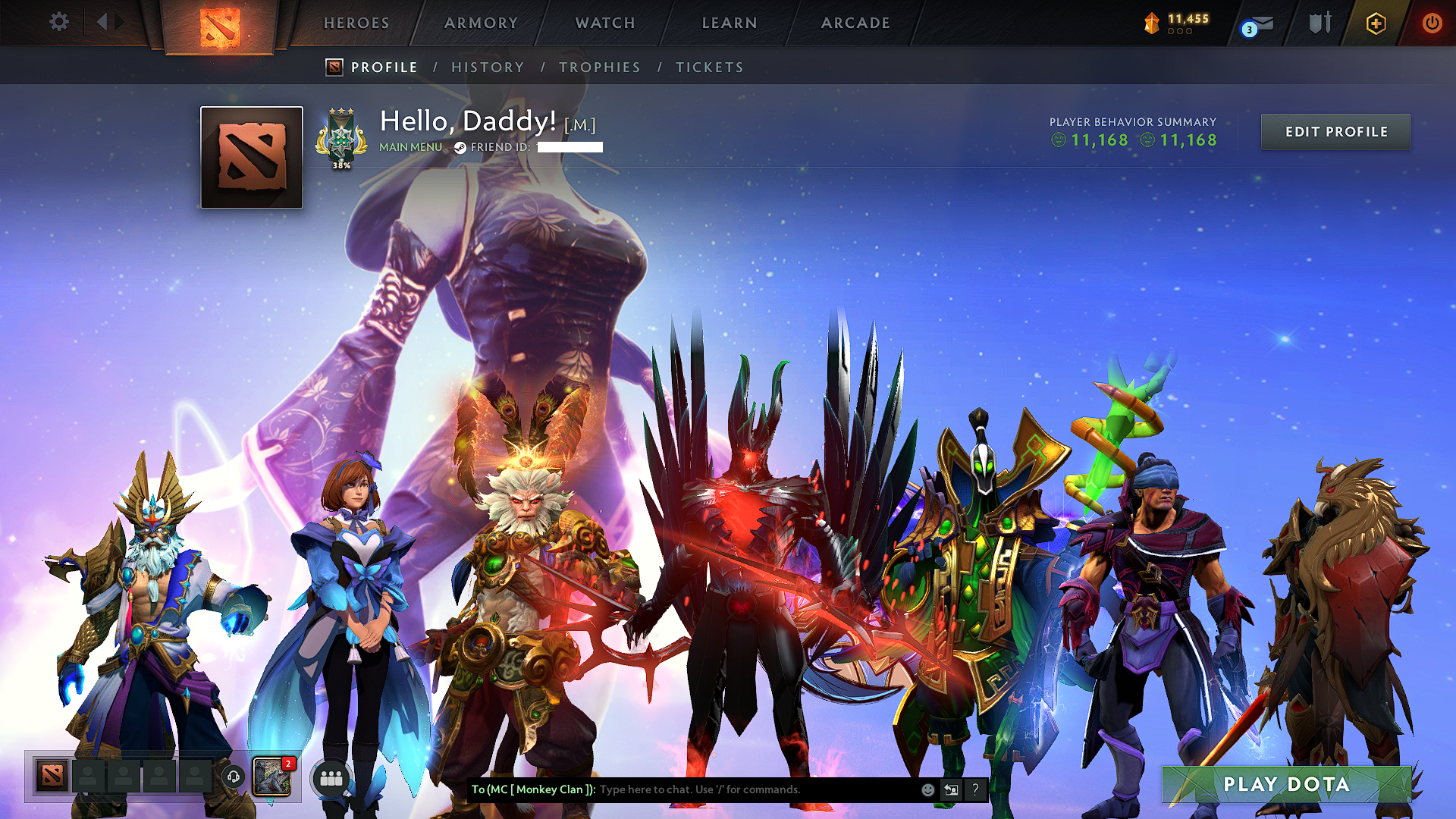The image size is (1456, 819).
Task: Open the Dota Plus gold hexagon icon
Action: point(1374,24)
